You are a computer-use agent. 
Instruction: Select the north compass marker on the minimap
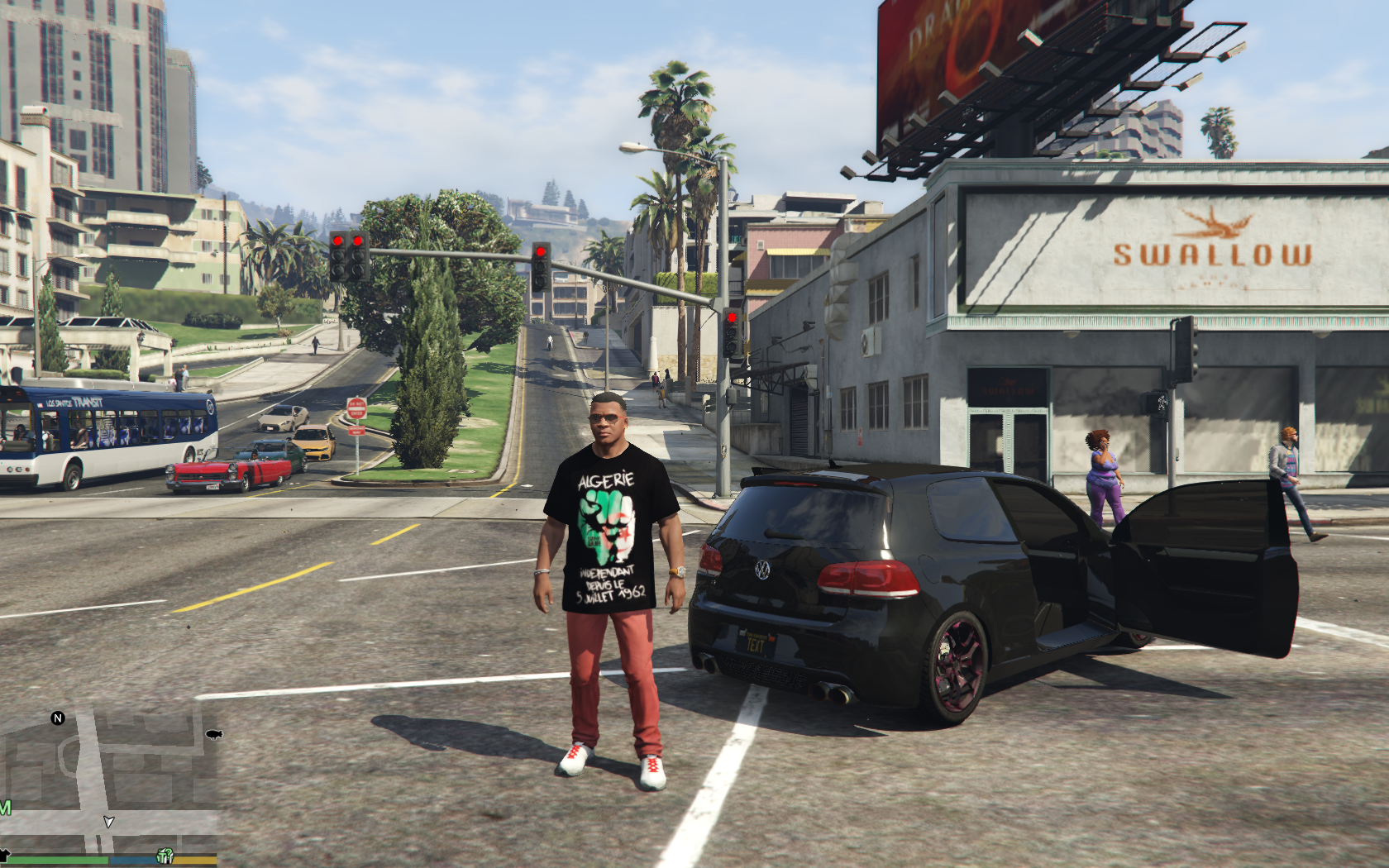point(58,718)
